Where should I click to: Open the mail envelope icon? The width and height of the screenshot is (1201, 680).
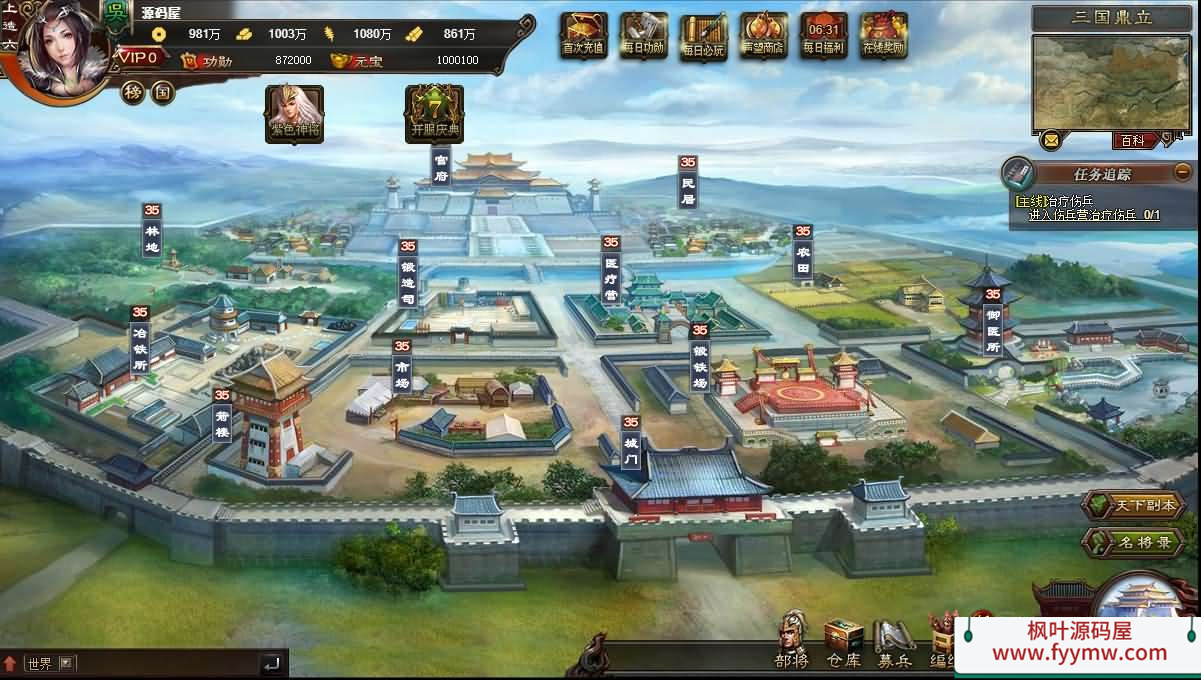[1051, 140]
